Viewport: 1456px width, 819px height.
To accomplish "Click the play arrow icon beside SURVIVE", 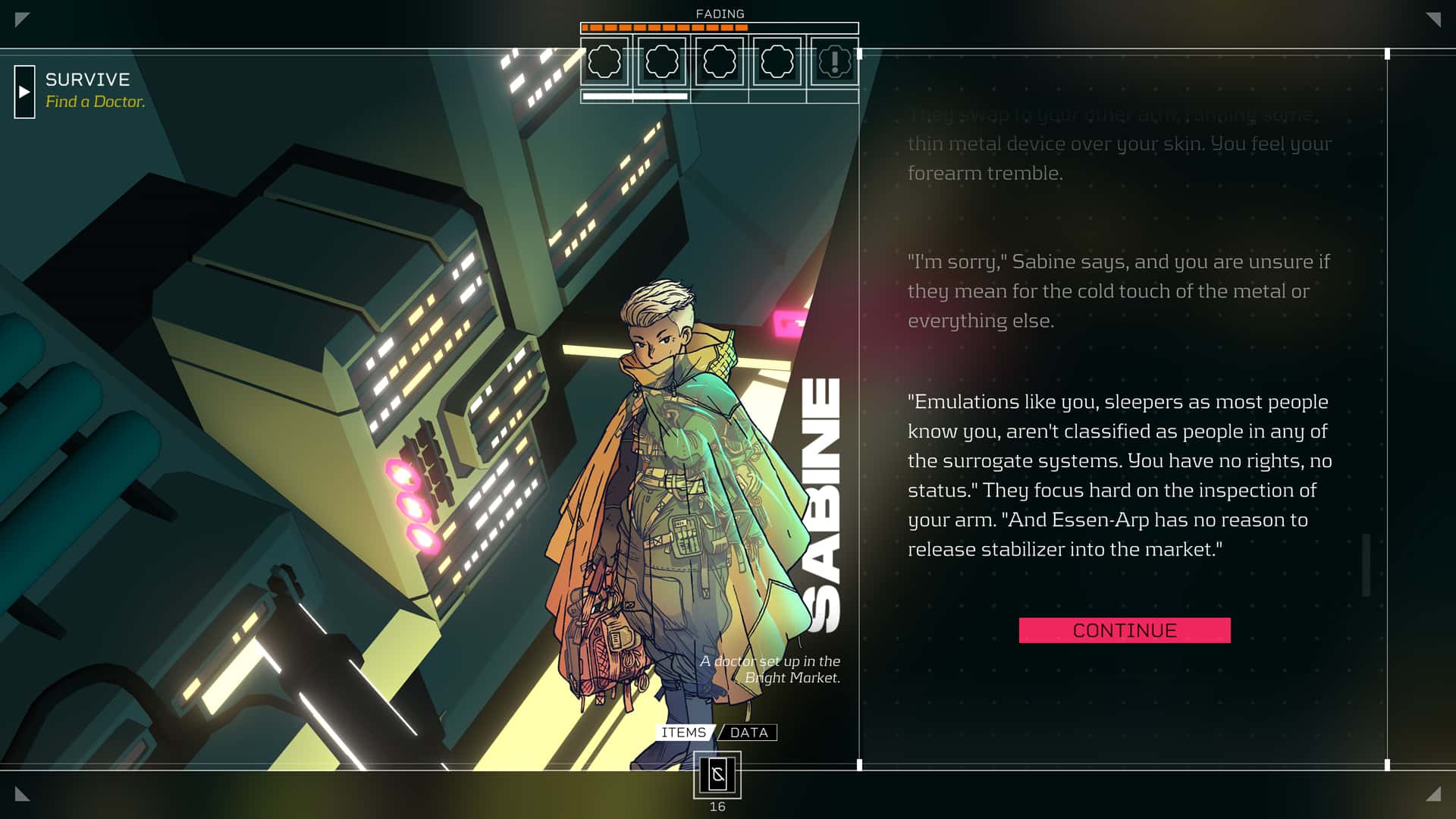I will (24, 93).
